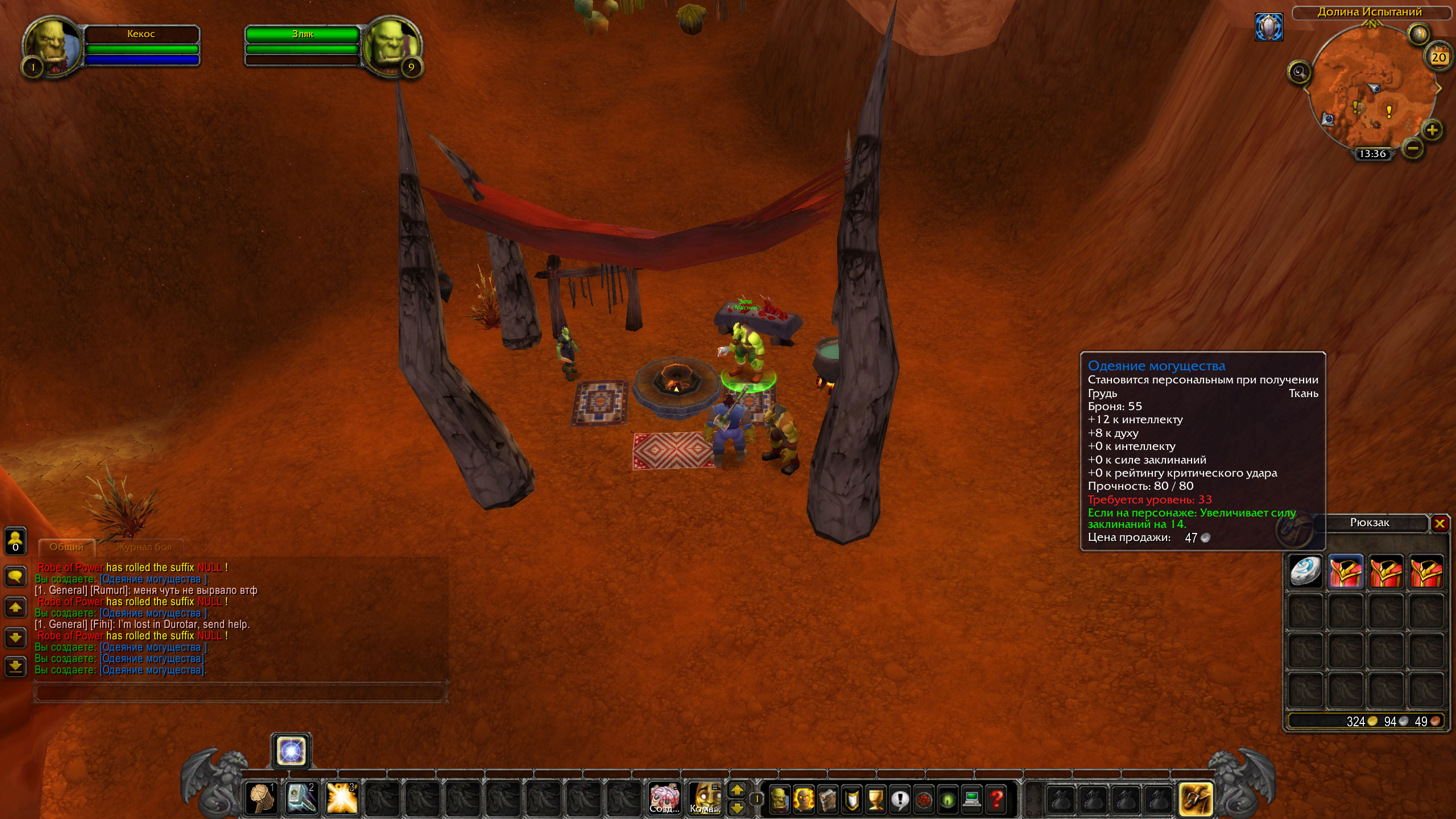Toggle the golden backpack button
Image resolution: width=1456 pixels, height=819 pixels.
click(1196, 799)
